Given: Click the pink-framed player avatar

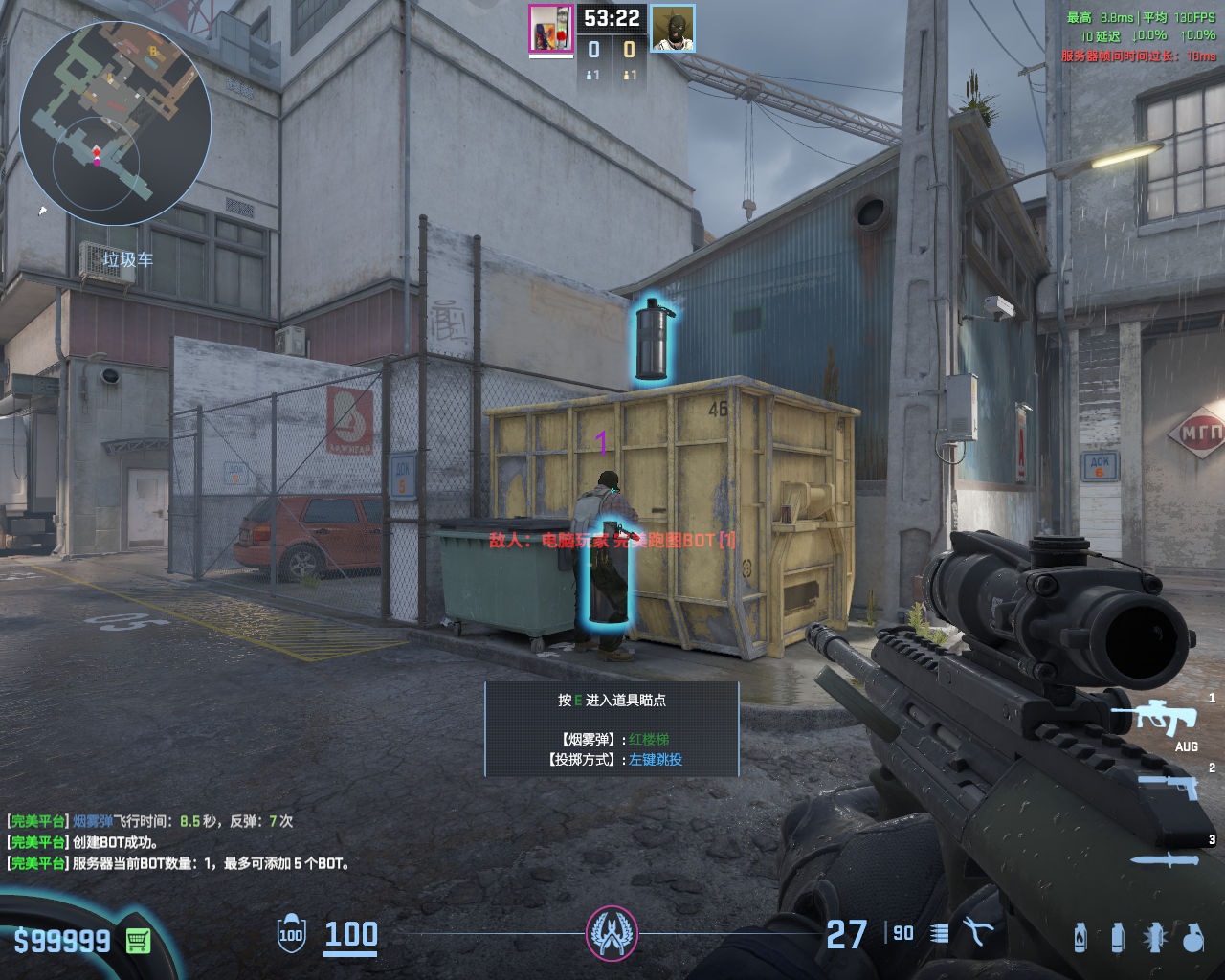Looking at the screenshot, I should (x=551, y=29).
